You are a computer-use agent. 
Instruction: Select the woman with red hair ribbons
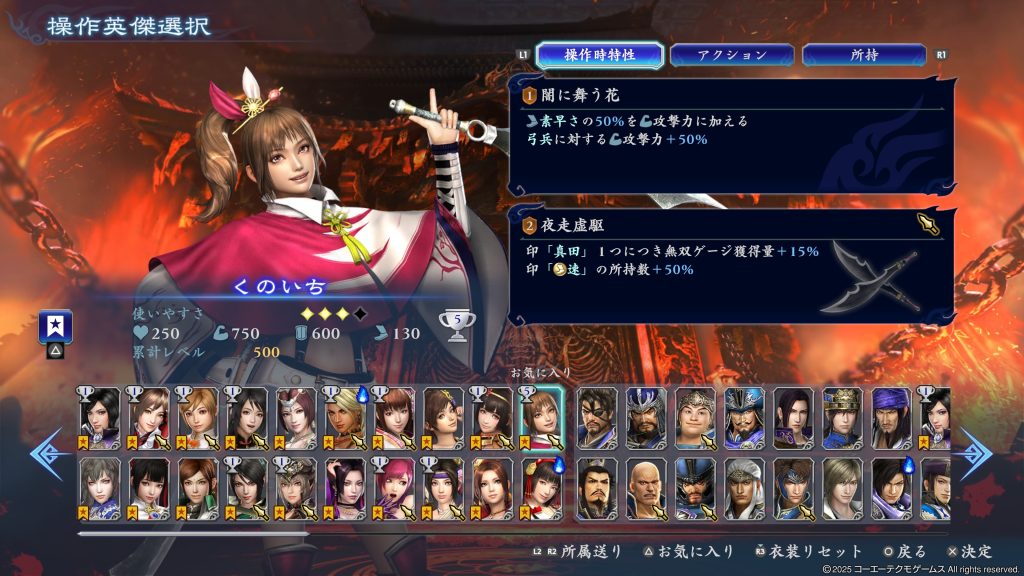[x=541, y=487]
